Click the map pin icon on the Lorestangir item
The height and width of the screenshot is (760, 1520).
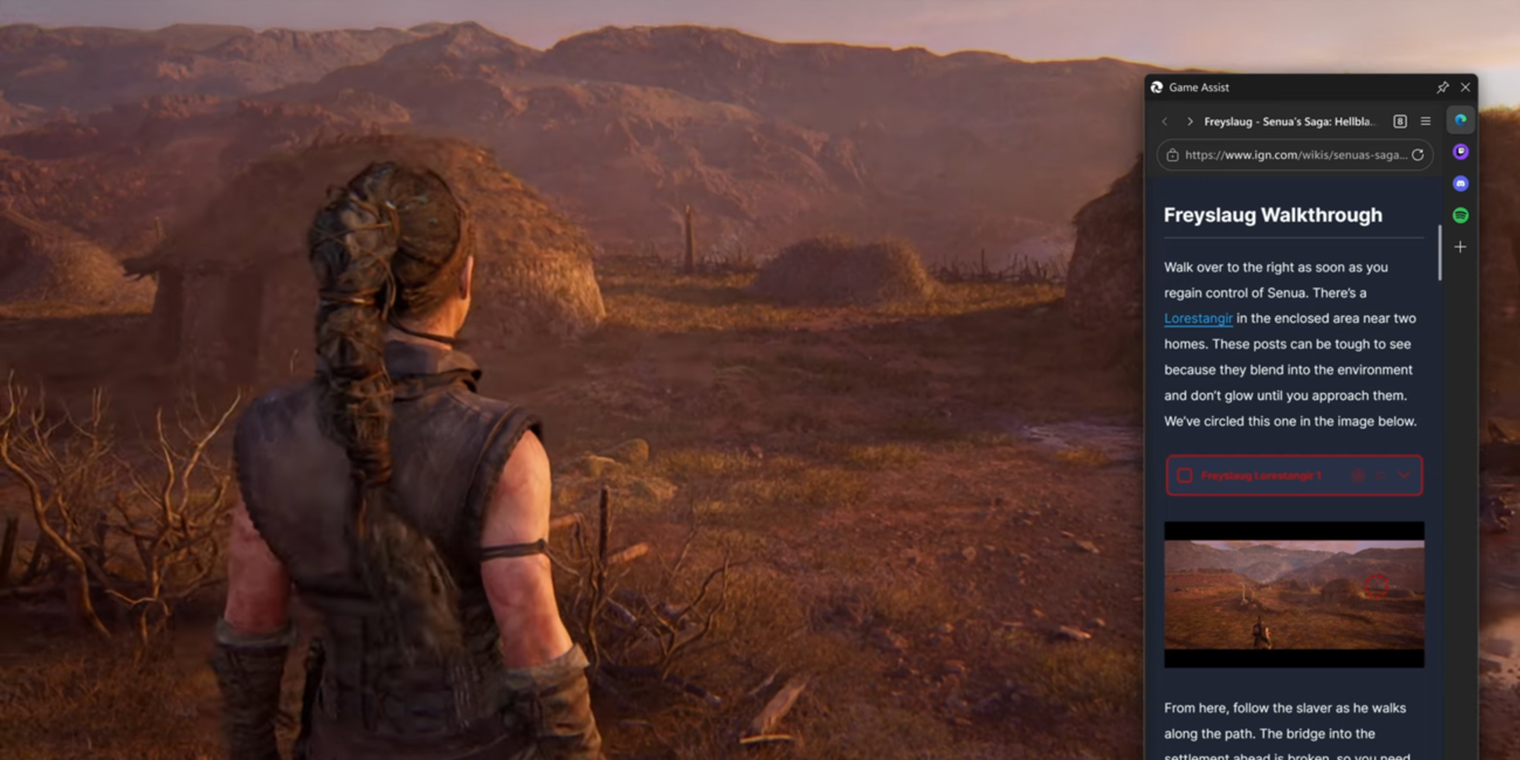tap(1357, 475)
